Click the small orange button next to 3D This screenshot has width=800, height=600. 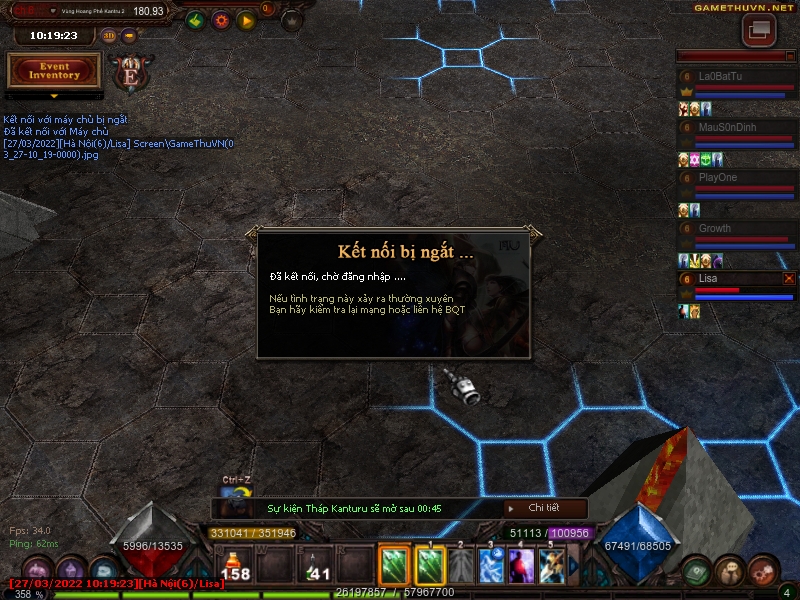tap(129, 36)
